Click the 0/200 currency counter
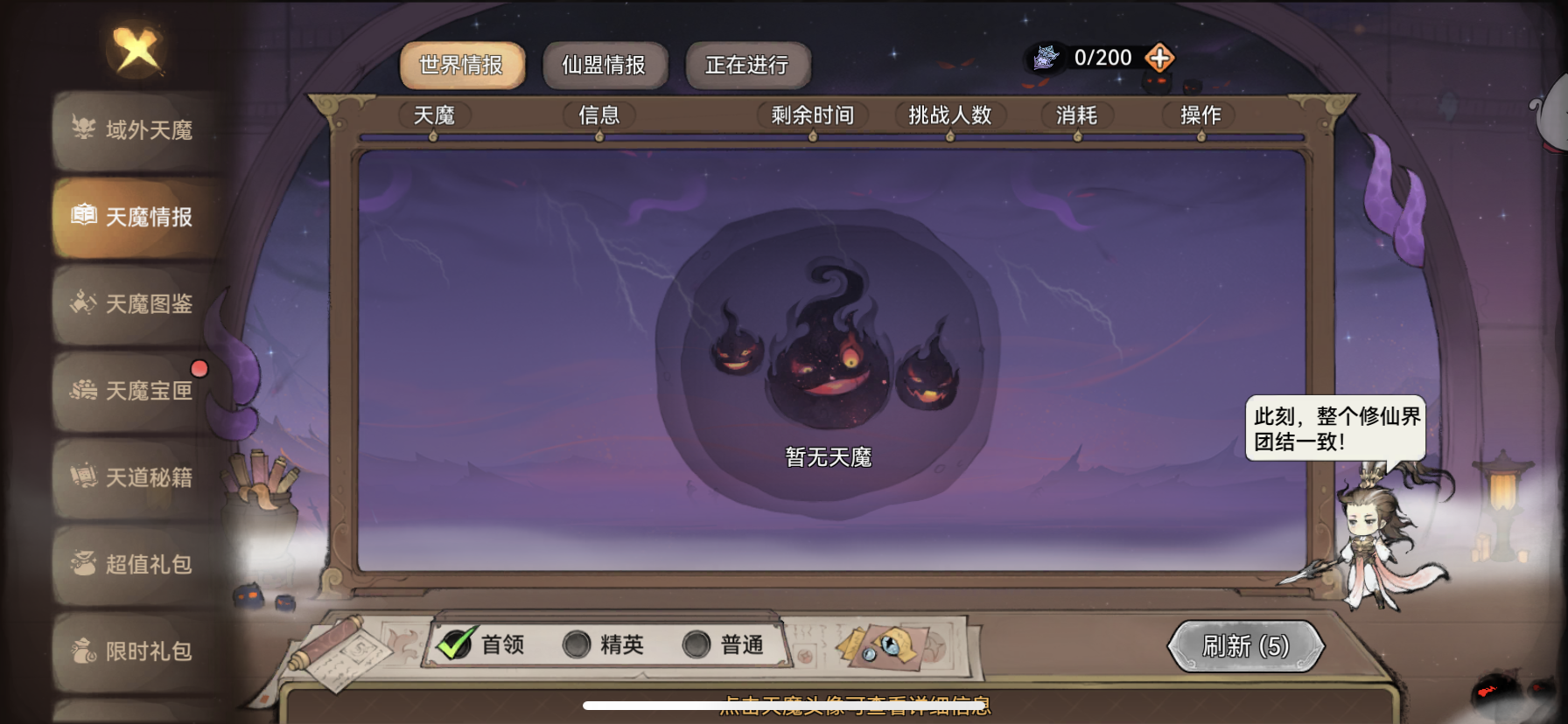 pyautogui.click(x=1101, y=57)
